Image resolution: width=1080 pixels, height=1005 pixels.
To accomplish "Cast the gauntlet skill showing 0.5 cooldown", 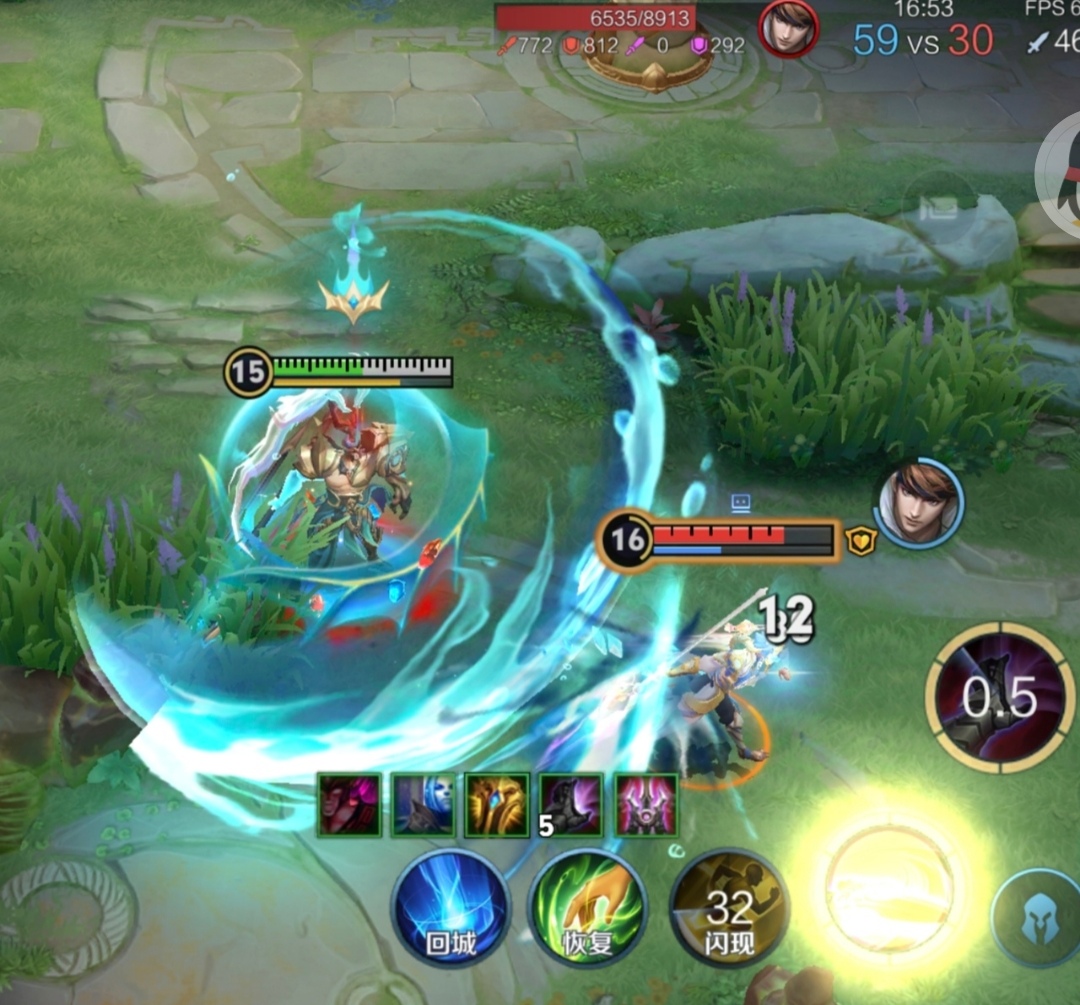I will tap(998, 697).
